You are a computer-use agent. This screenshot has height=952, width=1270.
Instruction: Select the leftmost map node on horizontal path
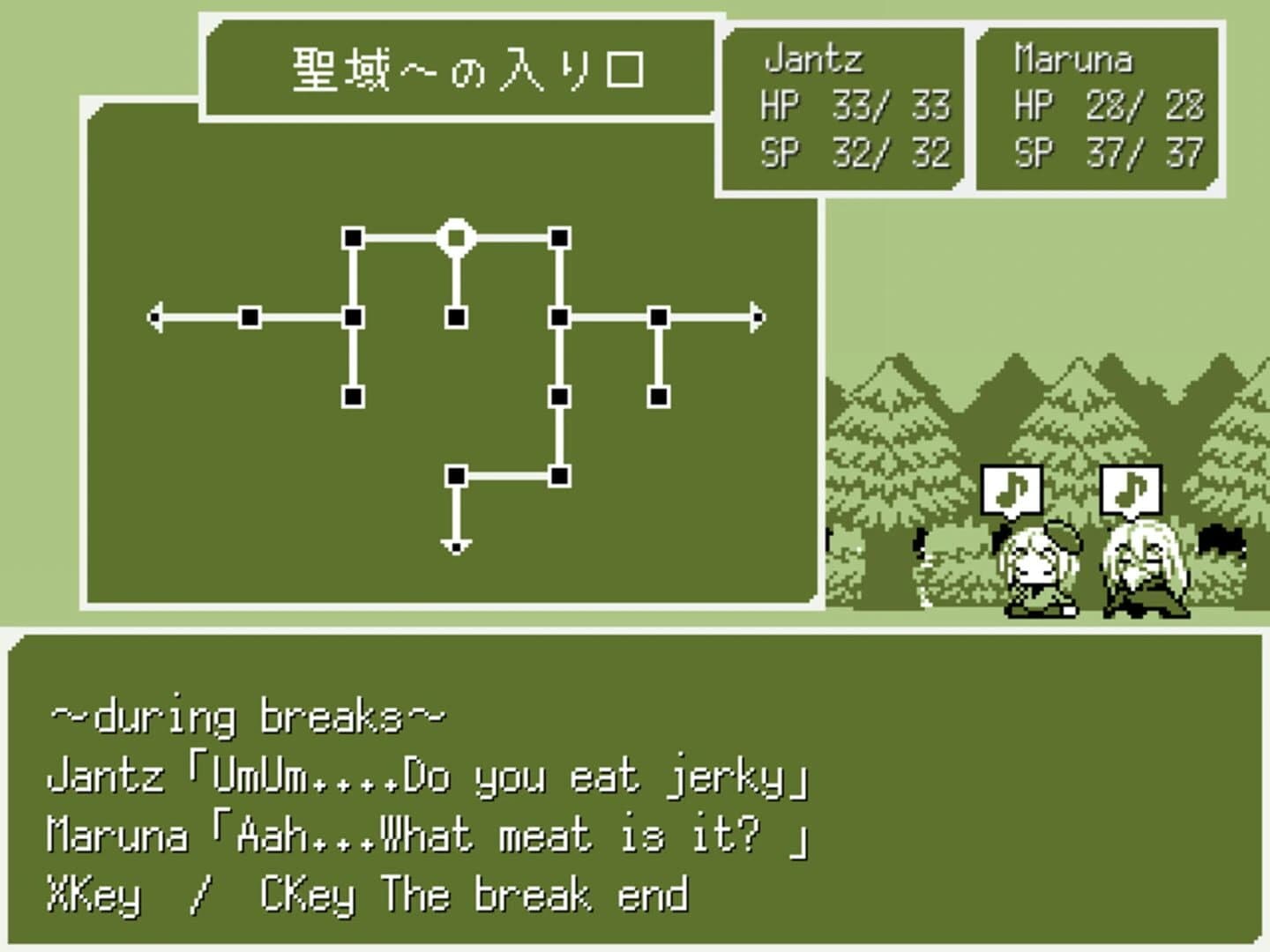(248, 315)
